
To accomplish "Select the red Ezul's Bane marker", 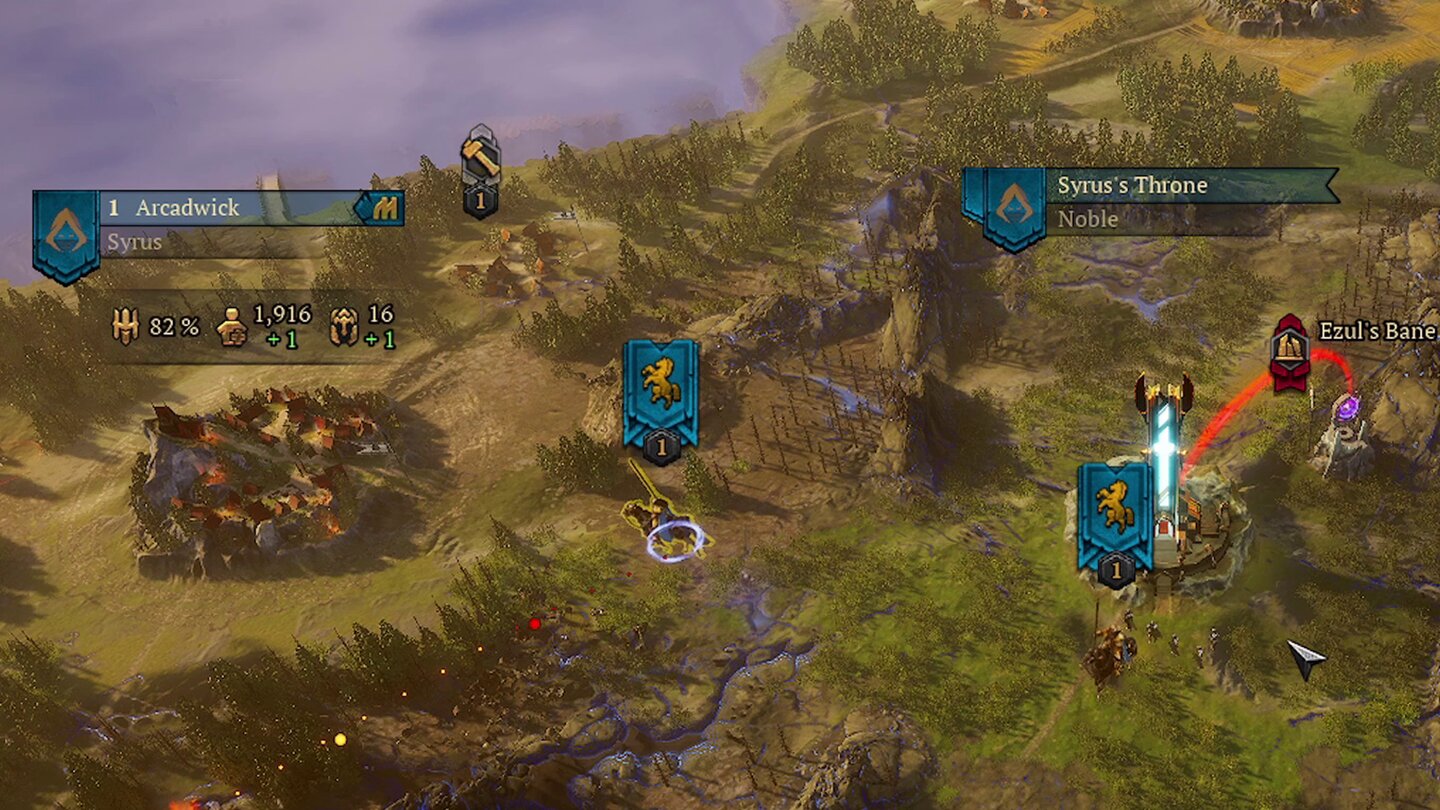I will click(1290, 351).
